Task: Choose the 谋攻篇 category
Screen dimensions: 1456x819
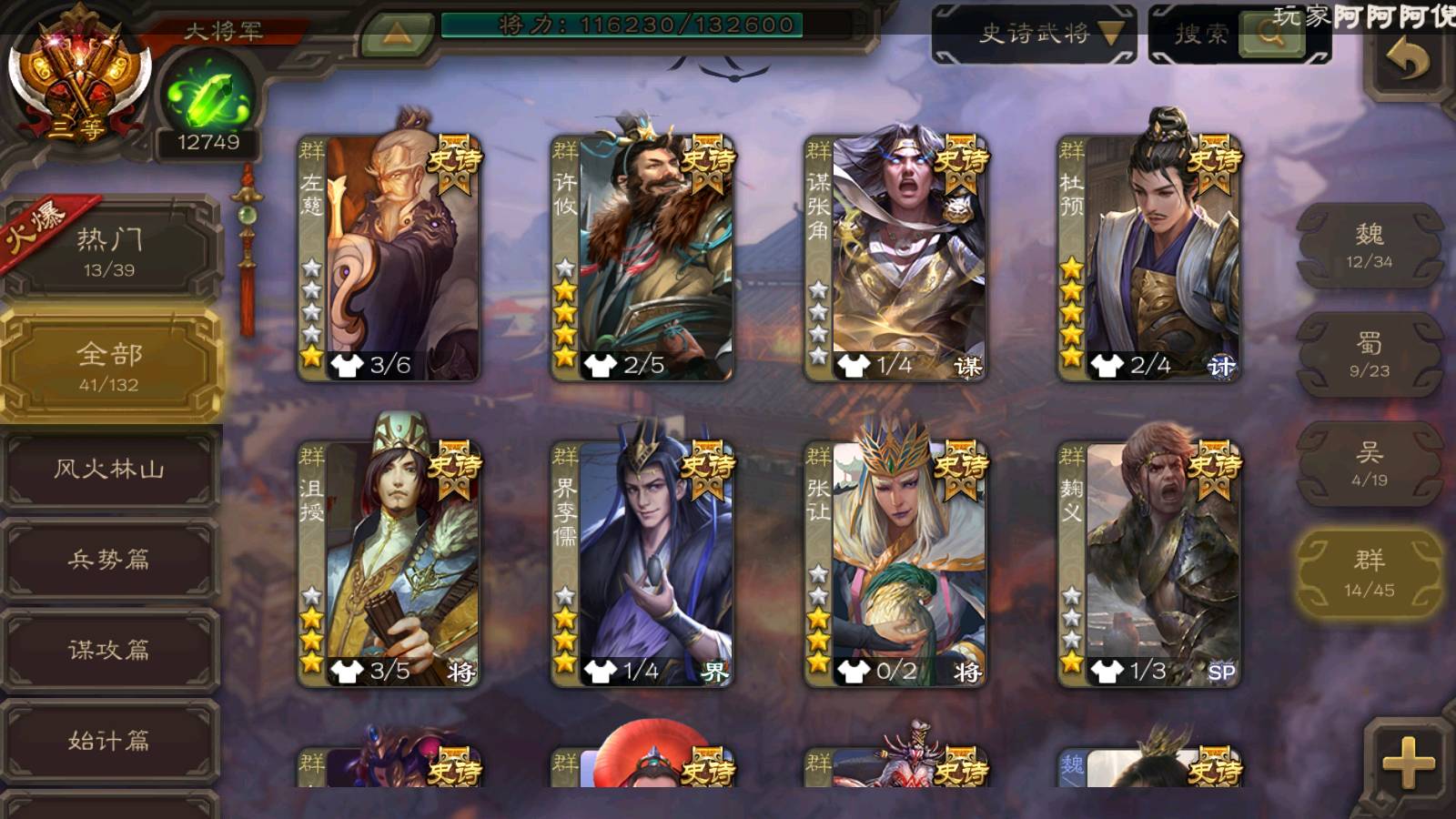Action: pyautogui.click(x=110, y=650)
